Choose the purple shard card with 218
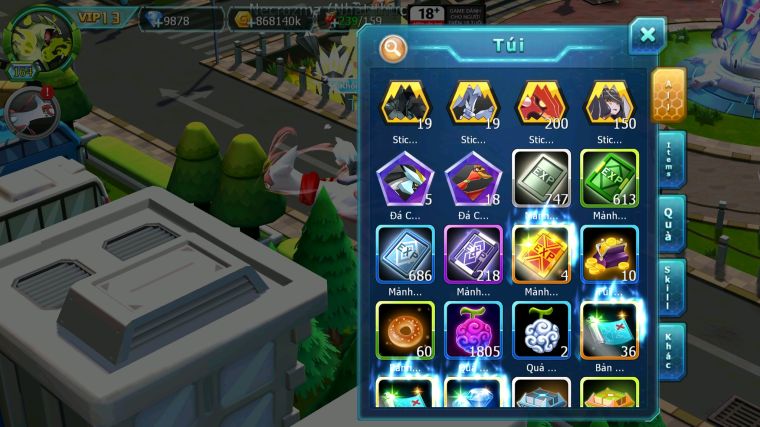Viewport: 760px width, 427px height. [473, 254]
